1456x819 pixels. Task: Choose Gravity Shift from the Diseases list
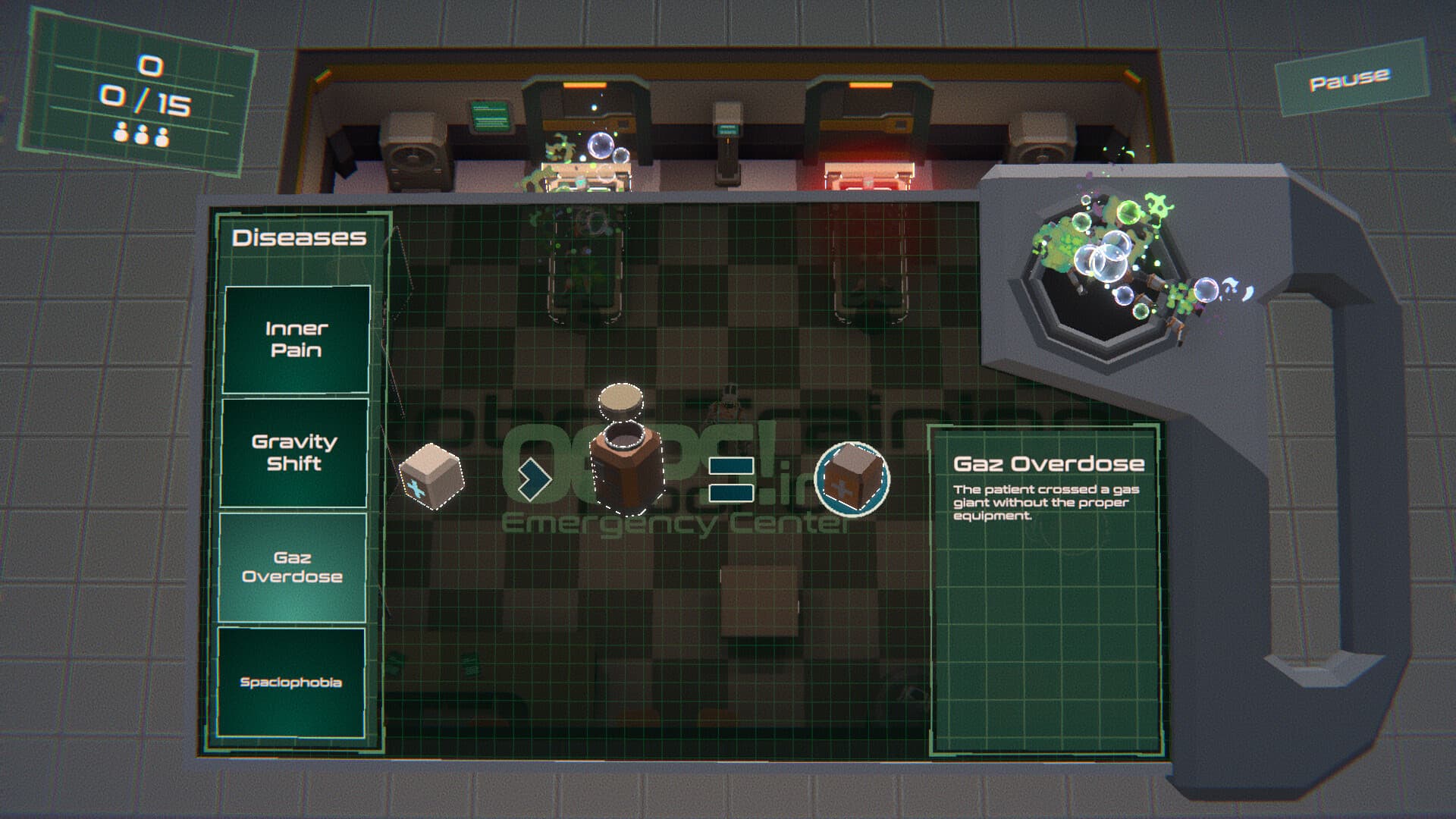click(295, 453)
